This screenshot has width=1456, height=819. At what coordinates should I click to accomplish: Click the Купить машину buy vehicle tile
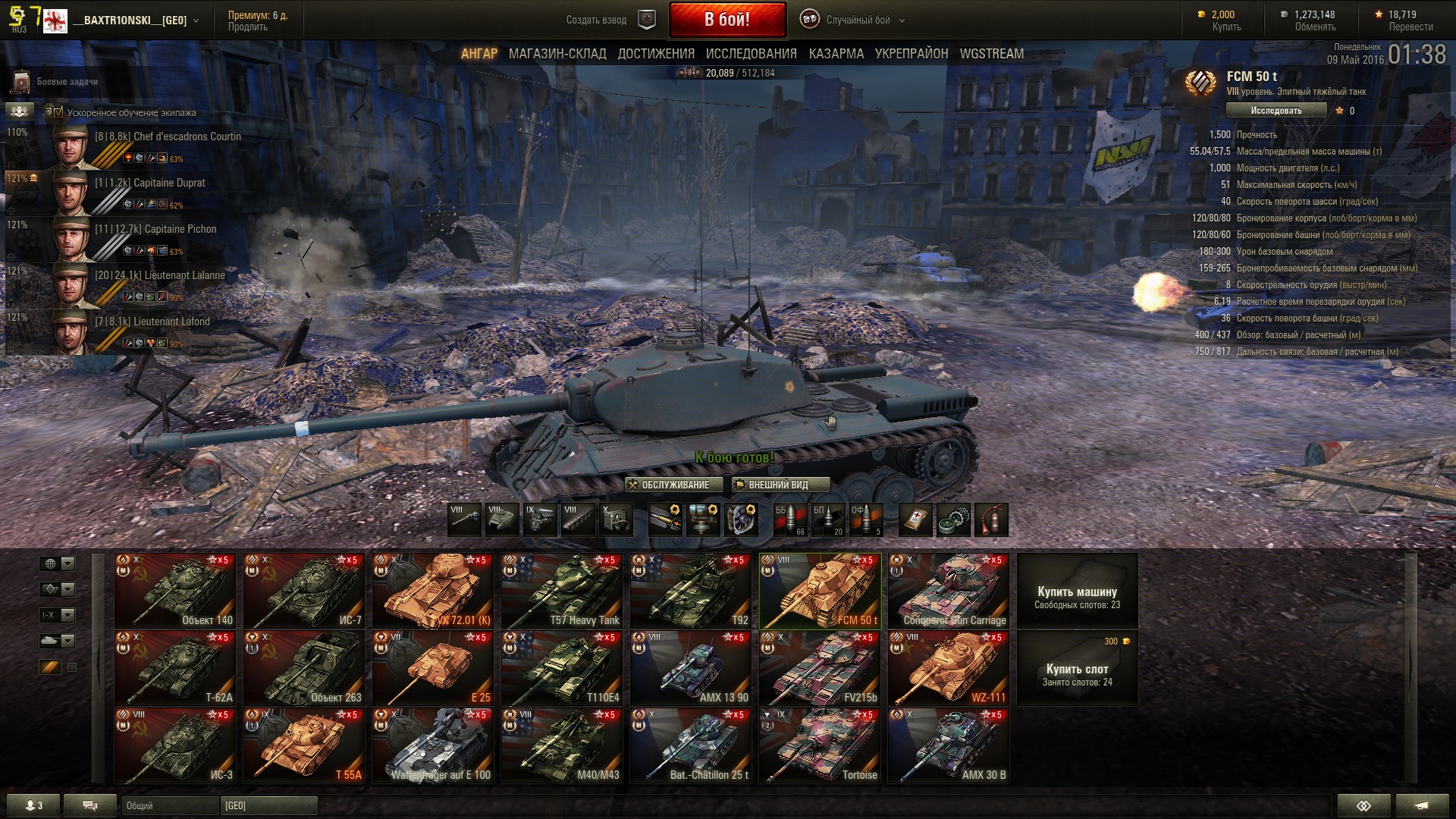click(1077, 591)
